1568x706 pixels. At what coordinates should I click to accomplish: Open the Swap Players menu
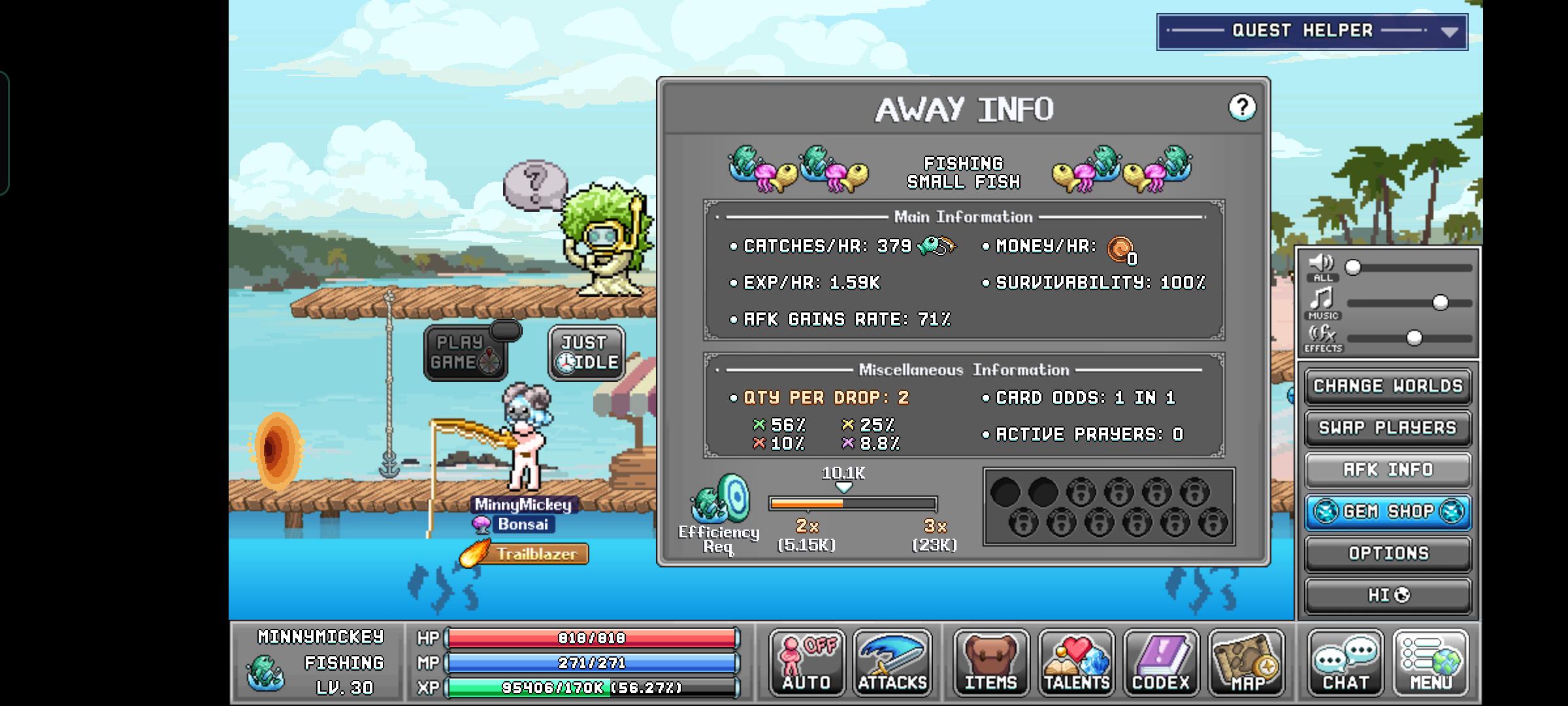coord(1388,428)
